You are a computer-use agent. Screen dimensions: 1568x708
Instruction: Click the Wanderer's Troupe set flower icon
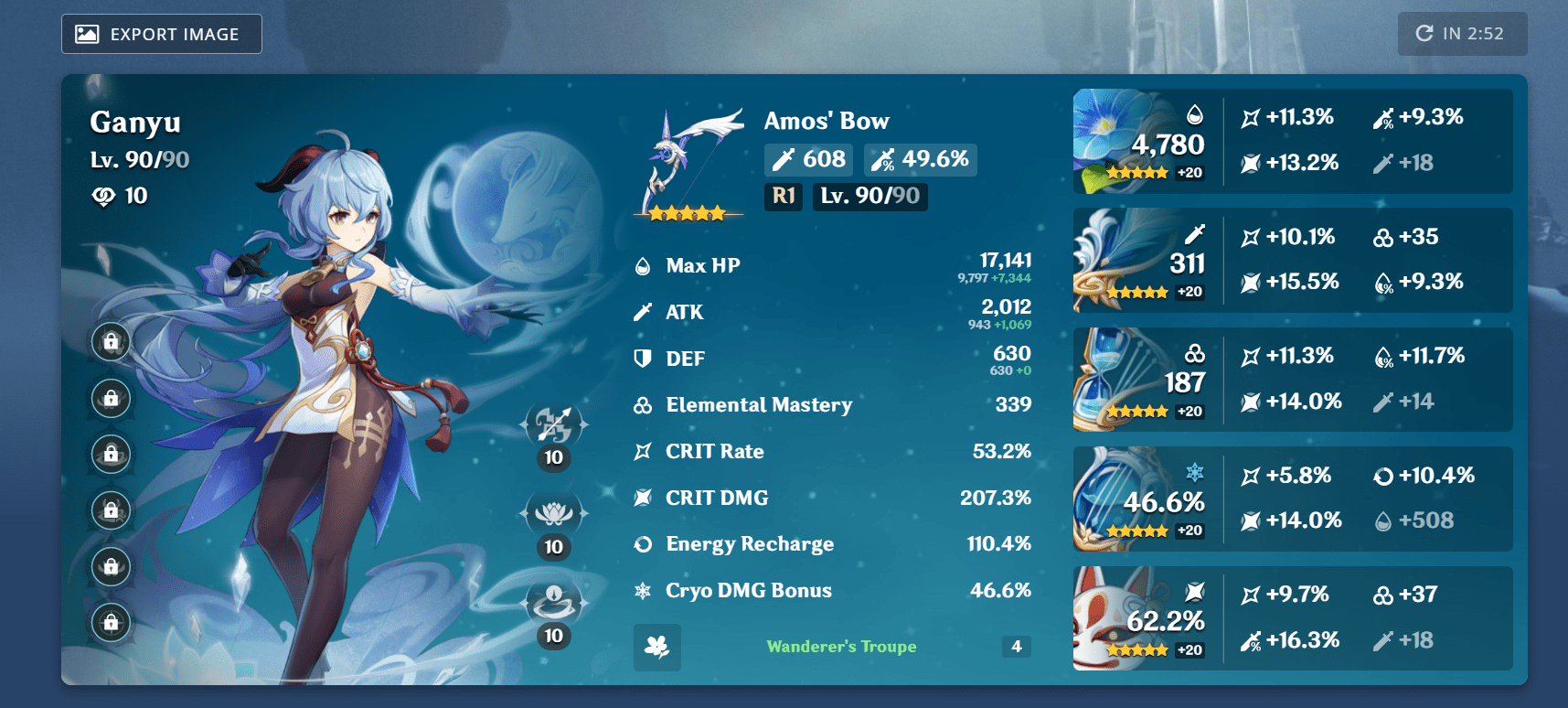656,647
